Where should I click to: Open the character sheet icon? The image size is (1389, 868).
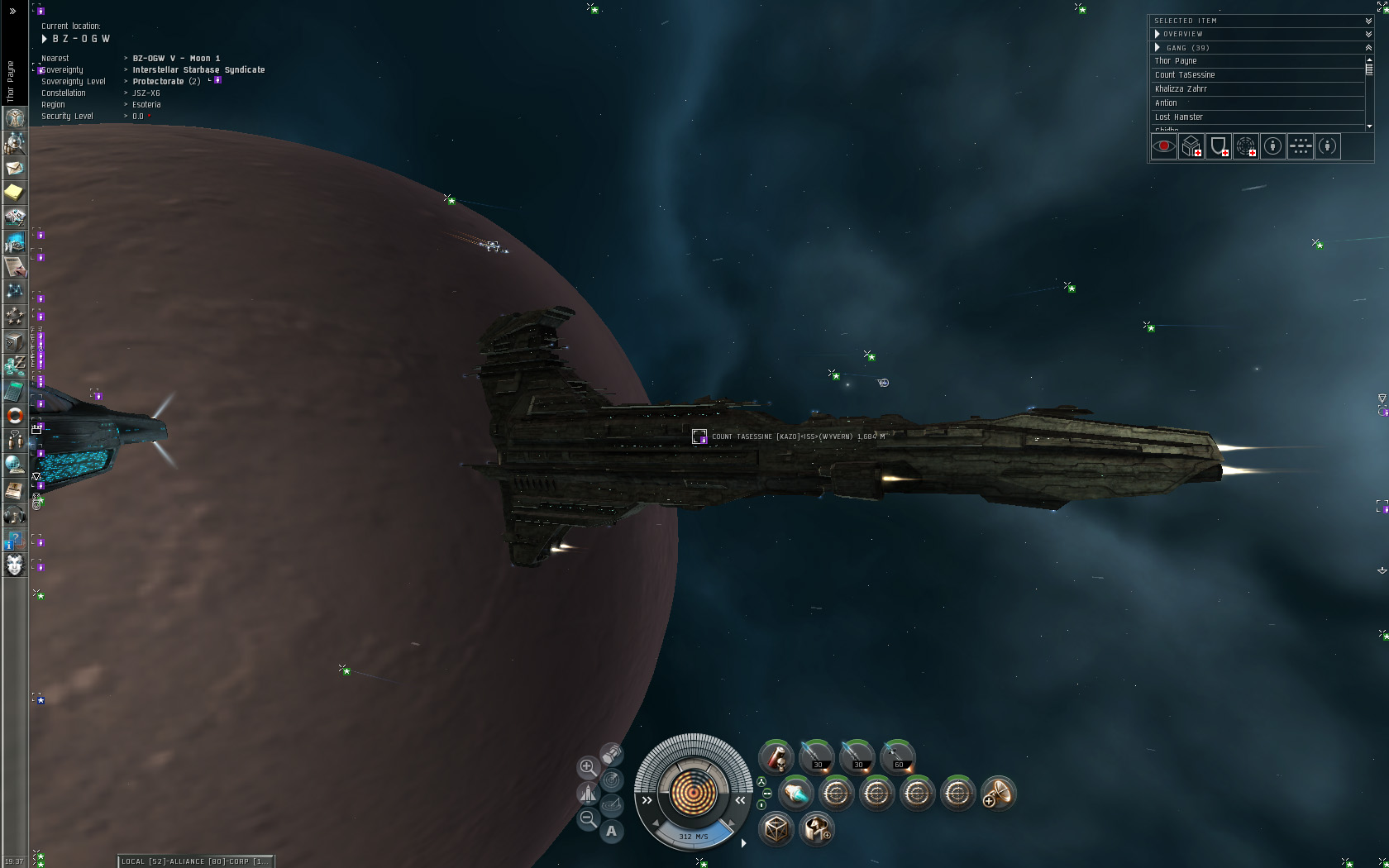click(14, 118)
